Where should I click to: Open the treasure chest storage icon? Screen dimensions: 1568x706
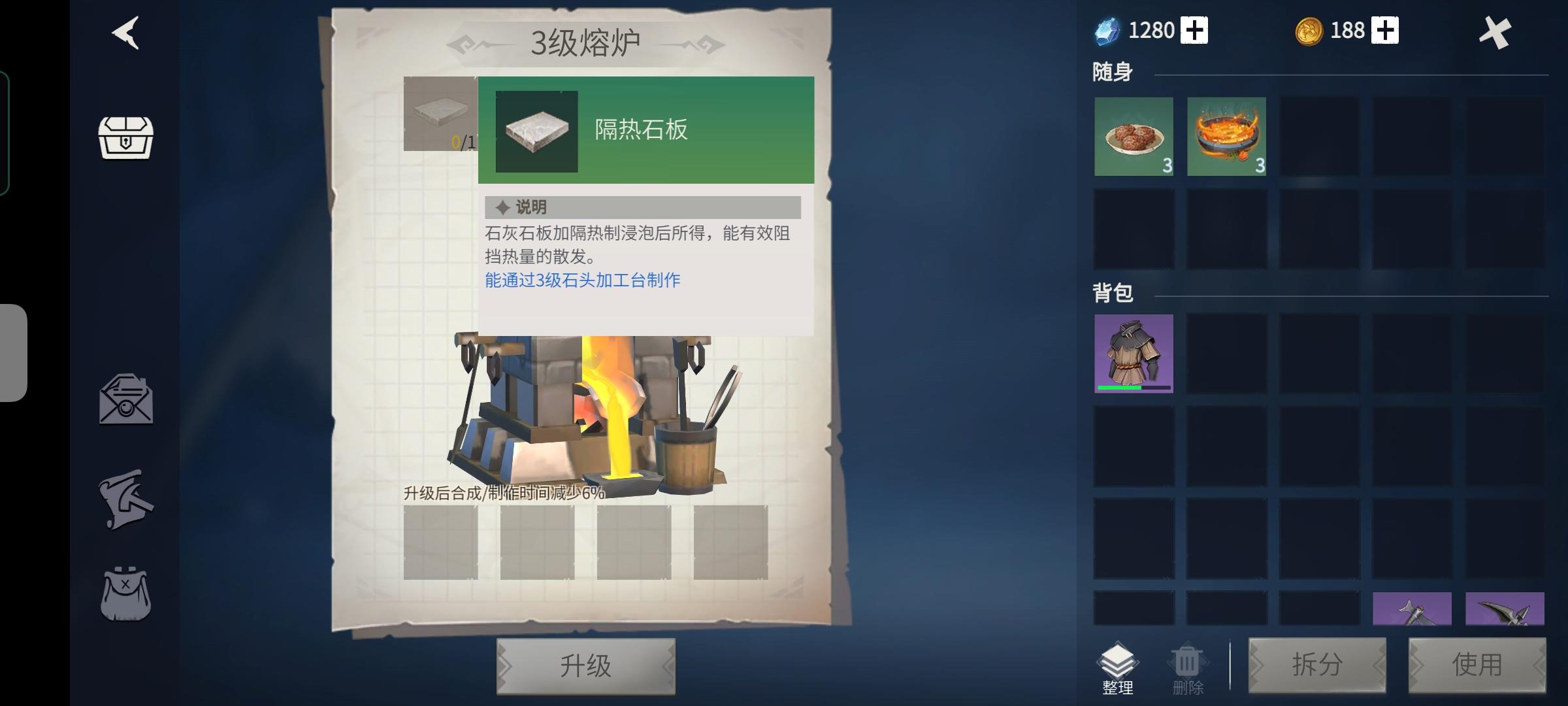tap(126, 139)
